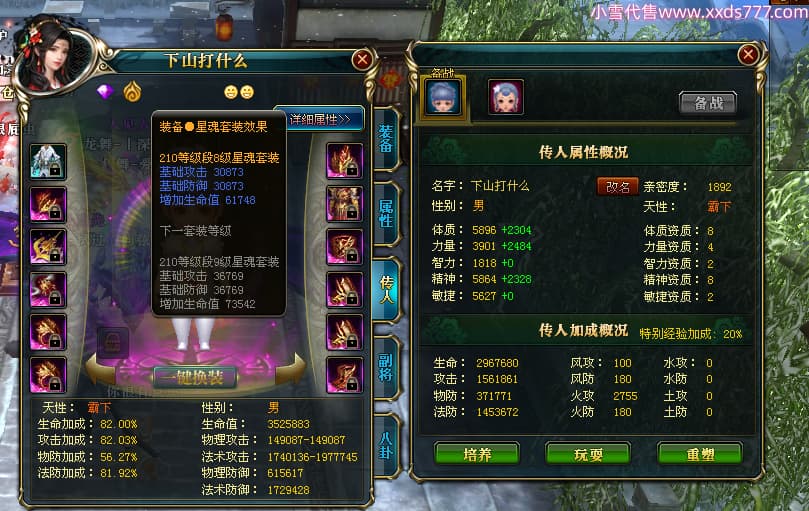Close the 传人 attributes panel
The image size is (809, 511).
click(747, 55)
